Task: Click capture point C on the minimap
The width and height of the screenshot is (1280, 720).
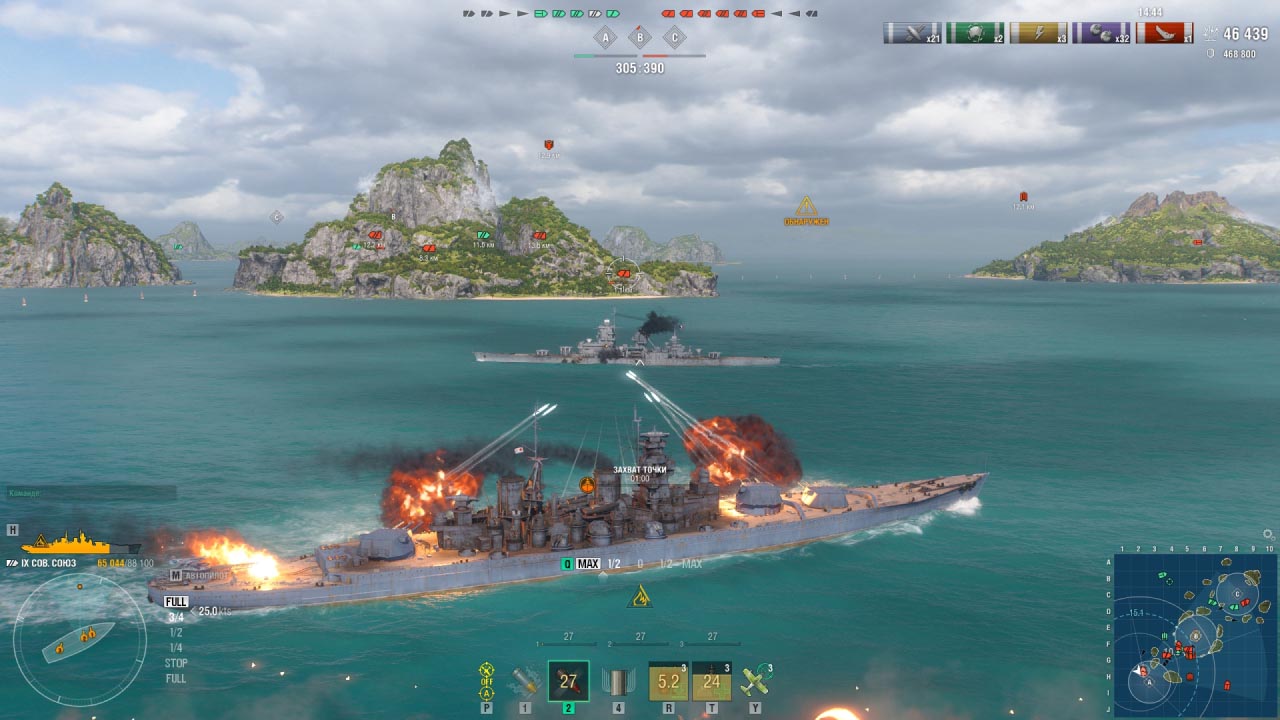Action: [1237, 594]
